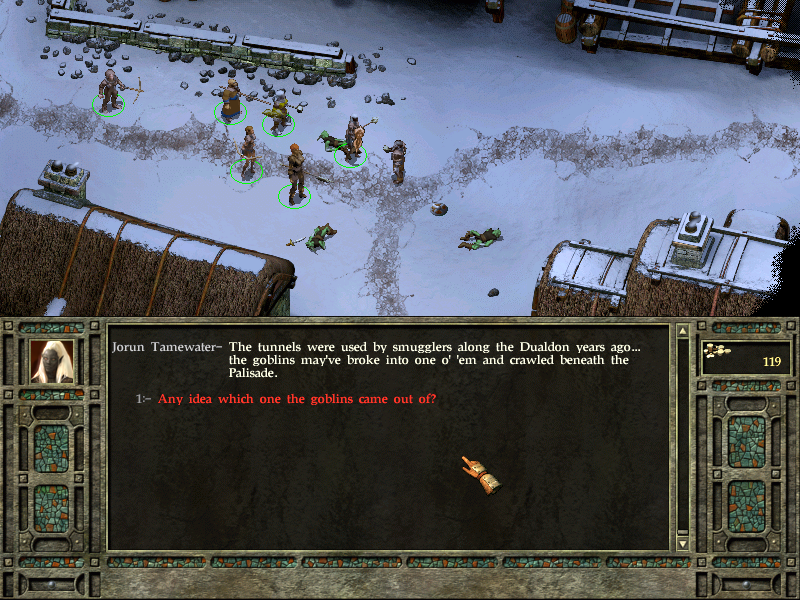Click the dialogue scroll up arrow

(x=683, y=331)
